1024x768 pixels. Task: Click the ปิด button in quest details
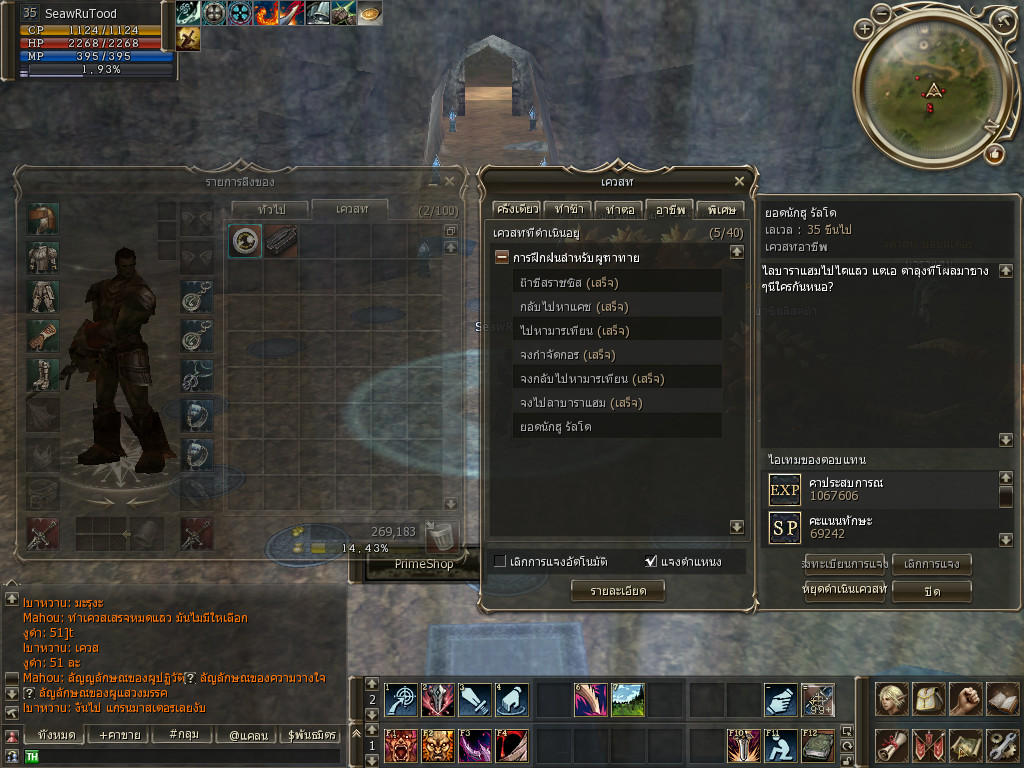(931, 591)
